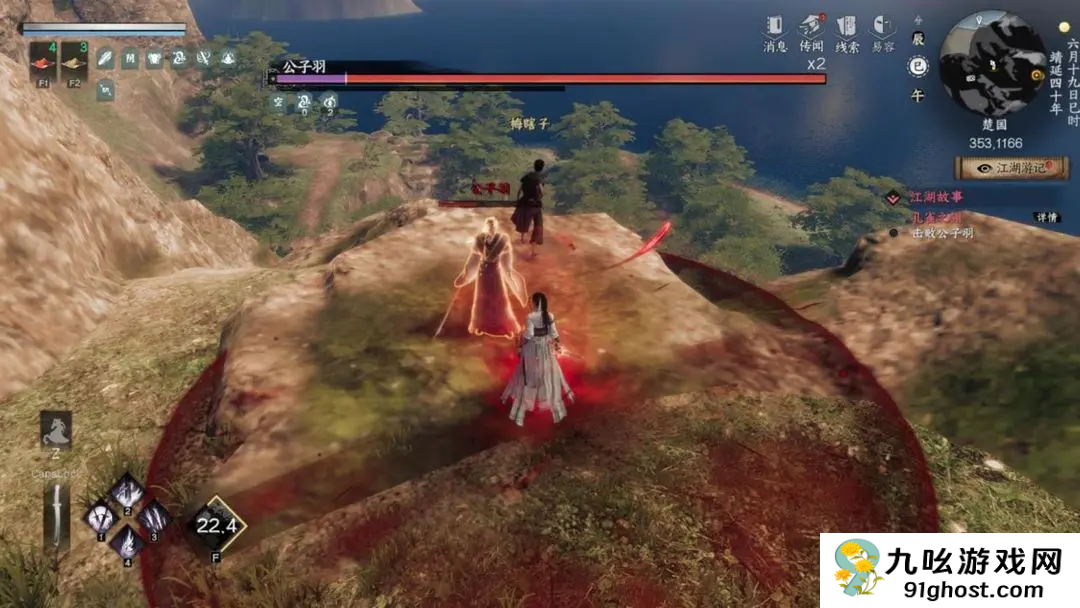Activate skill 3 in the diamond cluster
This screenshot has height=608, width=1080.
(154, 517)
